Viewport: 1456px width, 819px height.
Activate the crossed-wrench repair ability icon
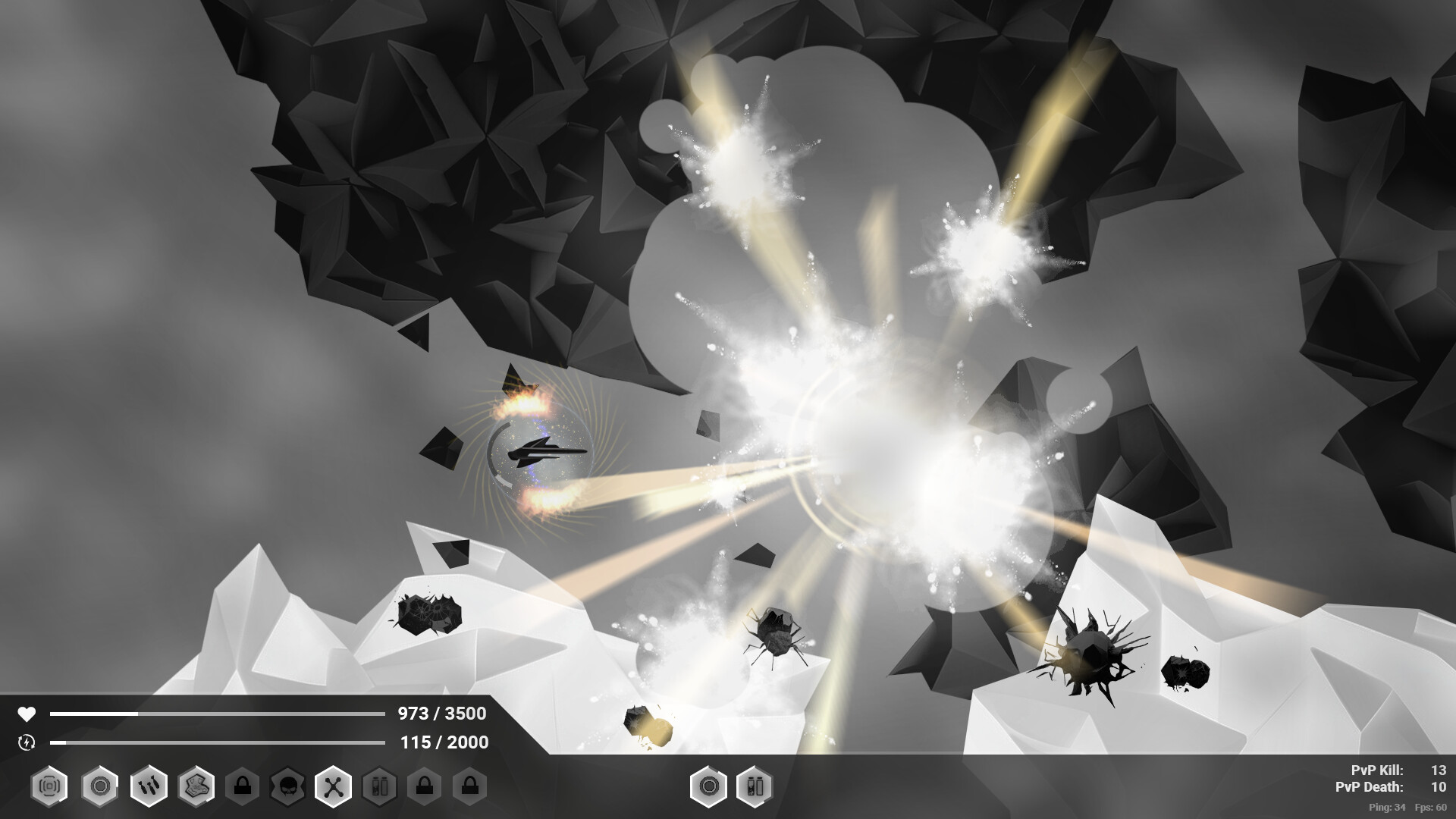(x=334, y=786)
